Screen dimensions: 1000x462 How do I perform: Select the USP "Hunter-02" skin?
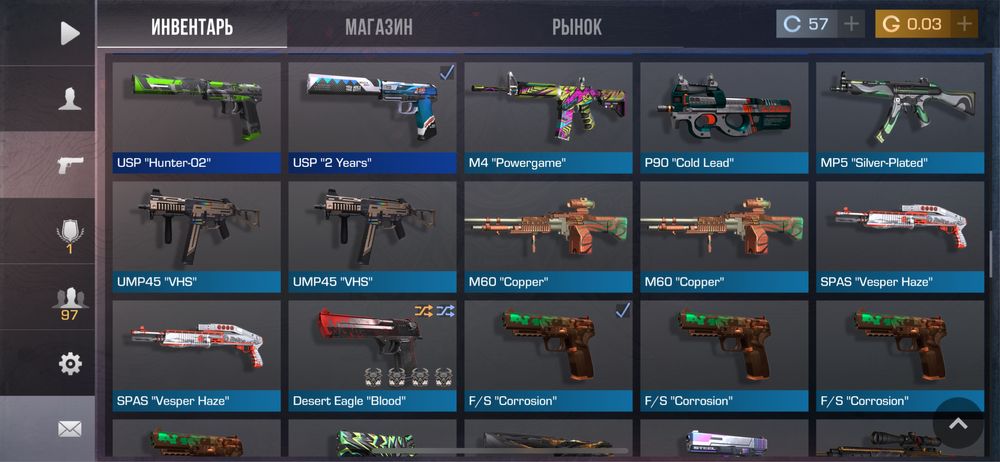pos(196,118)
